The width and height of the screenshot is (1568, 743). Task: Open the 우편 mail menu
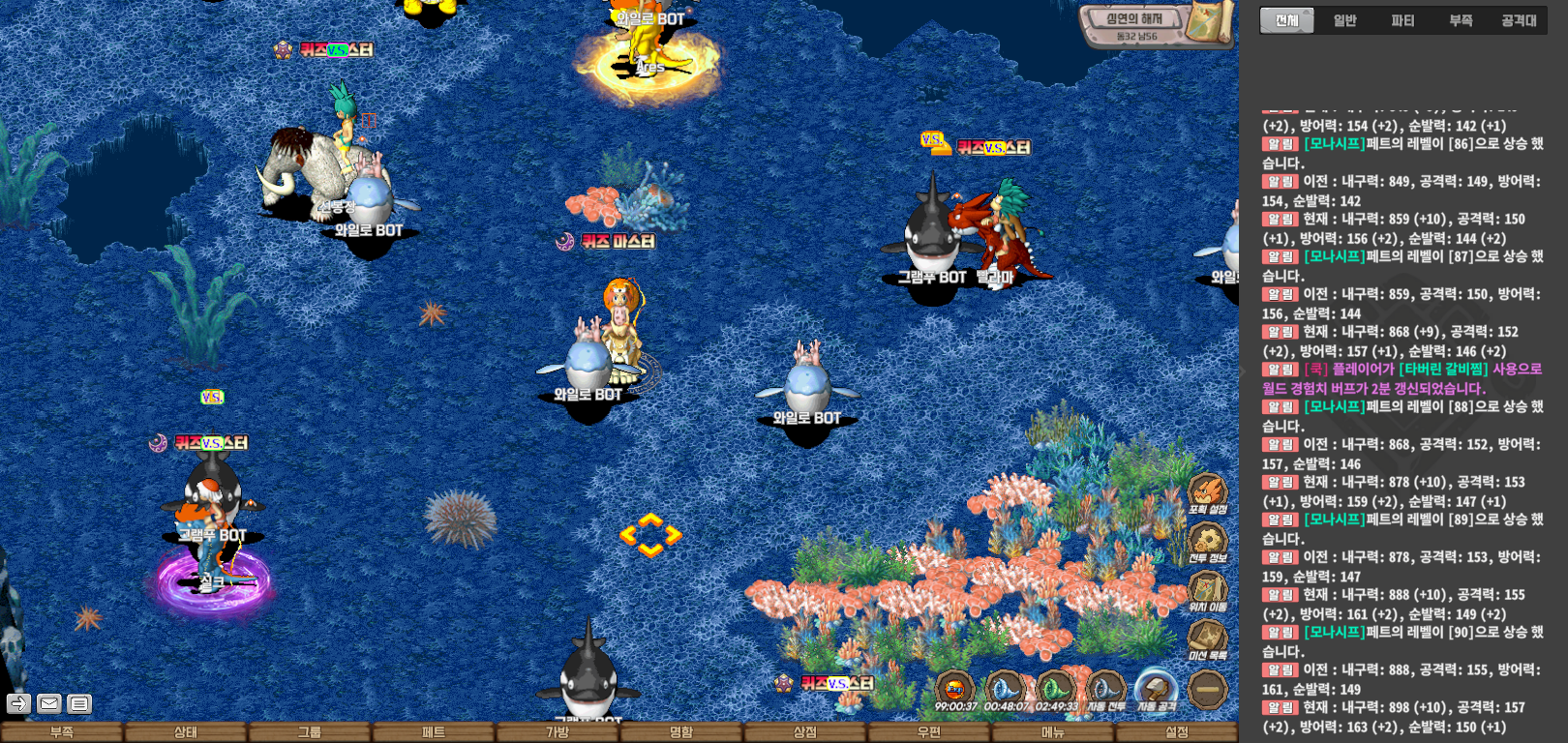click(x=929, y=732)
